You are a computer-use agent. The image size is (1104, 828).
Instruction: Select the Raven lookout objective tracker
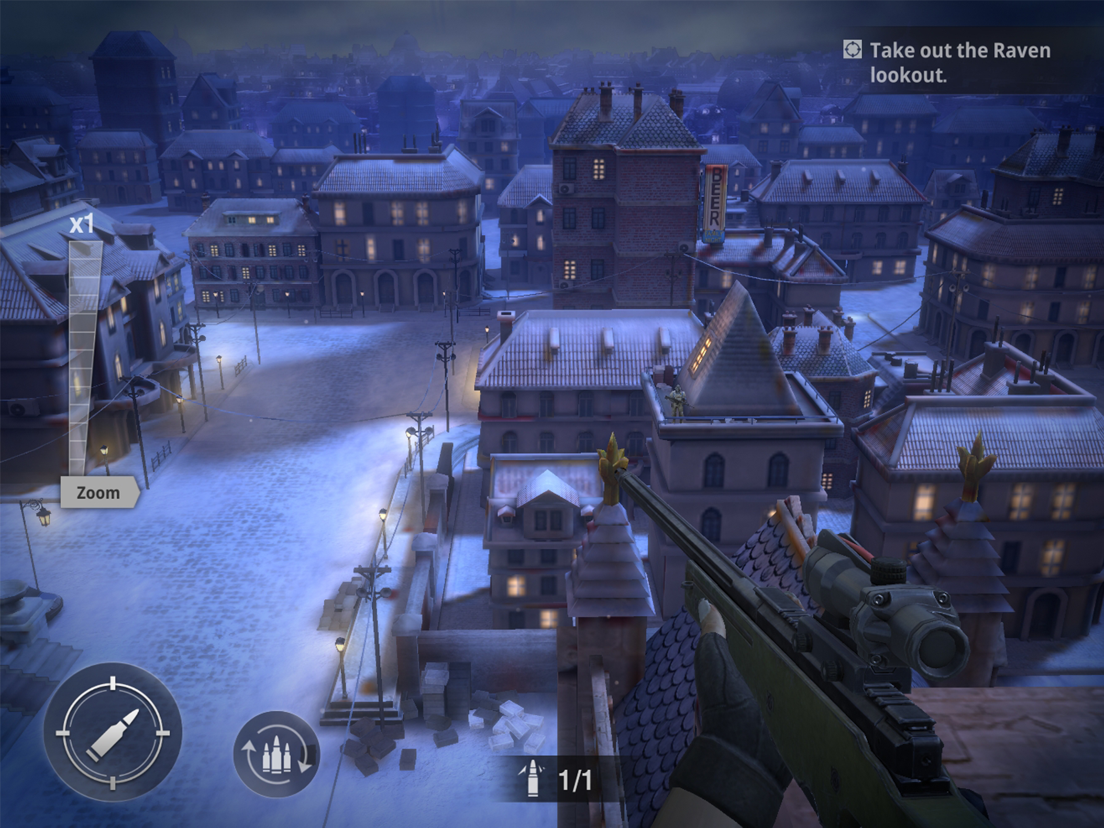947,62
